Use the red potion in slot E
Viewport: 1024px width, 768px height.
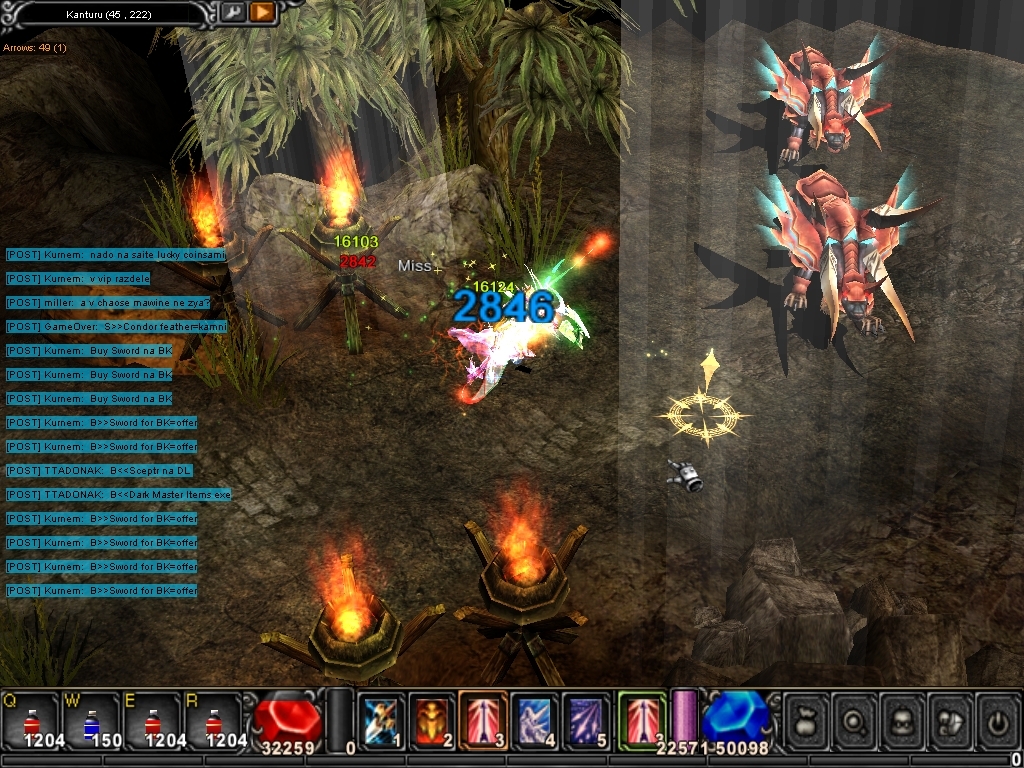153,720
